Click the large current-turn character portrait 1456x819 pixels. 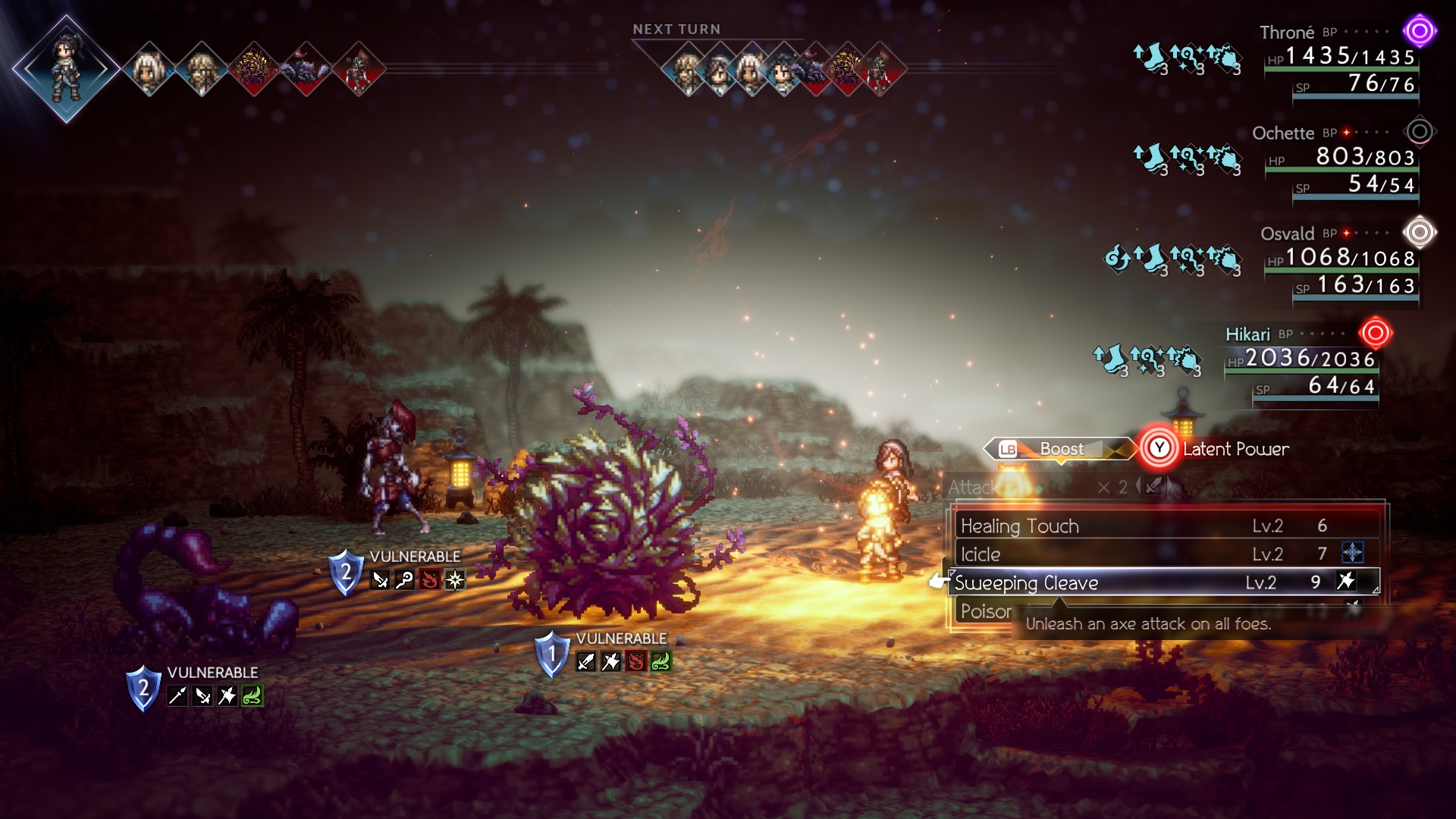67,68
